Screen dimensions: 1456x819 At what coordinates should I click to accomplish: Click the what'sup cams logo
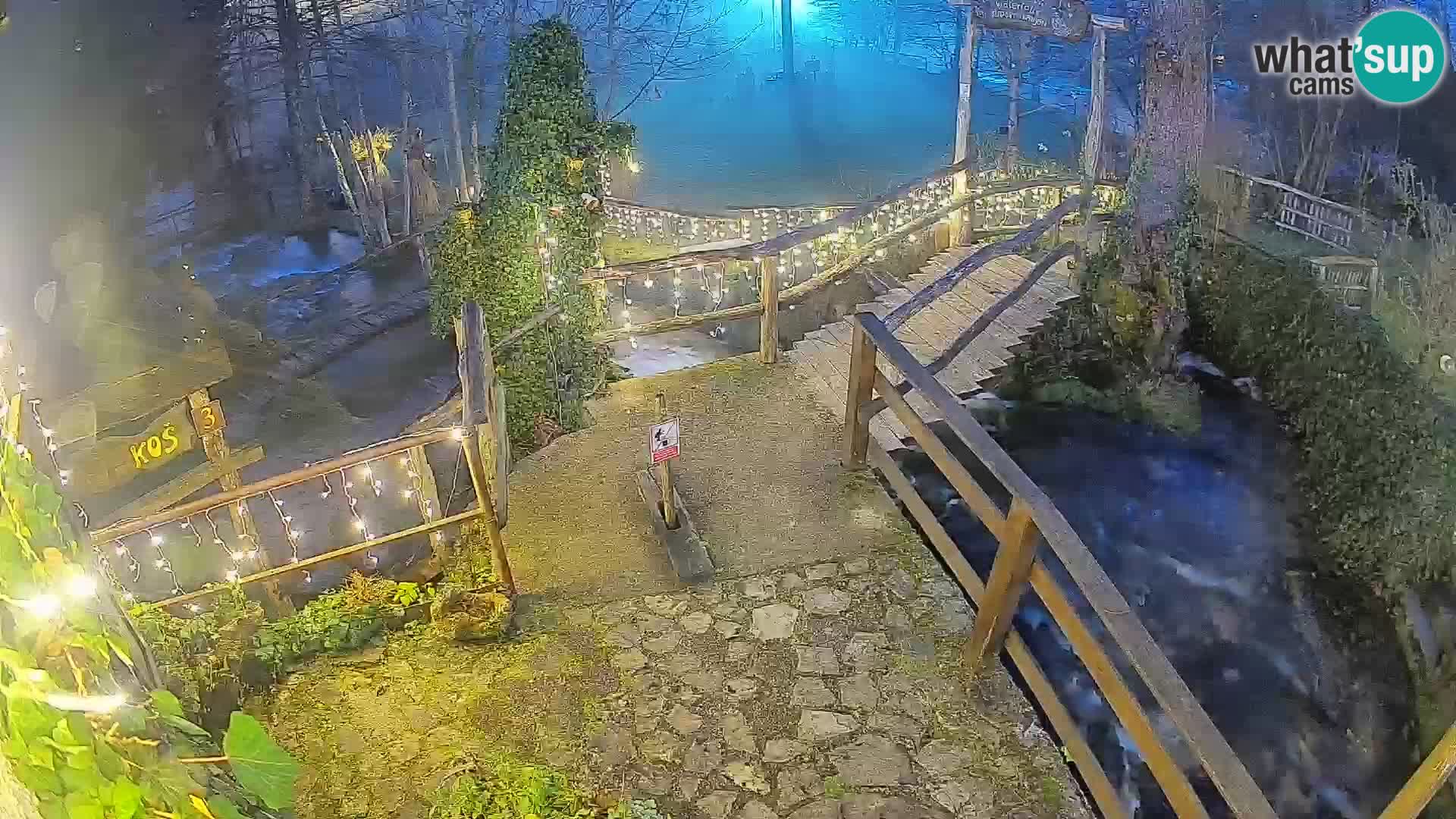[1350, 58]
